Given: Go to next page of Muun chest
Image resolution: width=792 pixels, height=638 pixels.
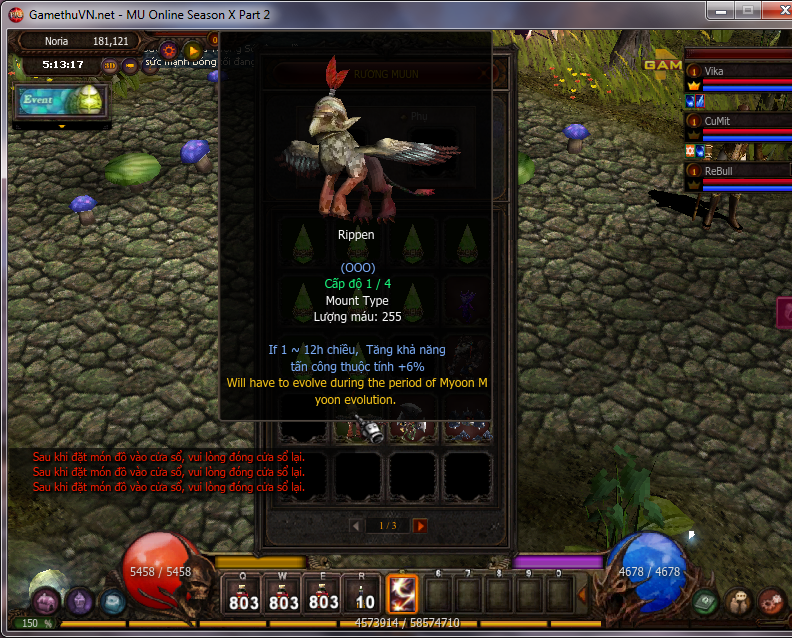Looking at the screenshot, I should (420, 525).
